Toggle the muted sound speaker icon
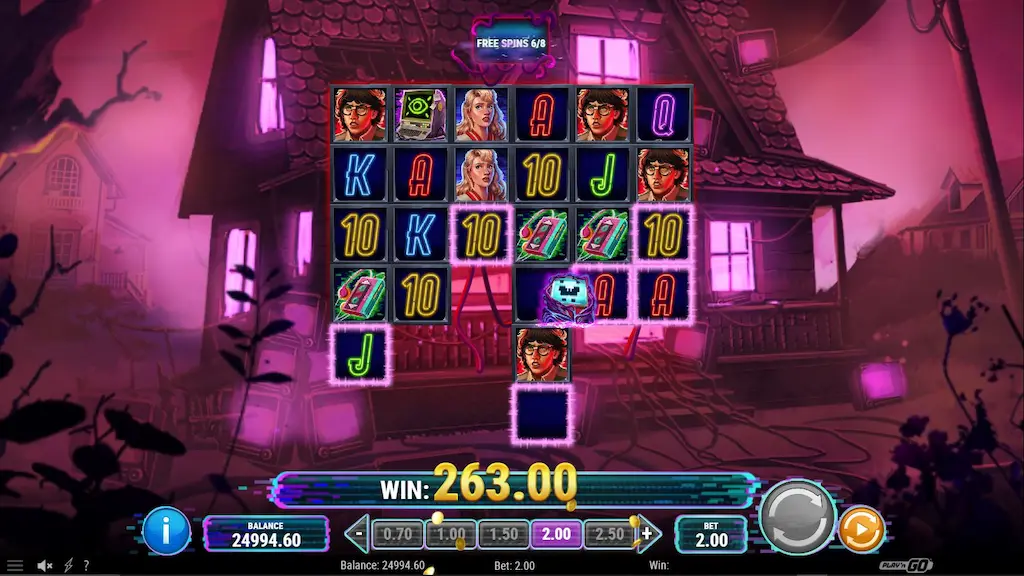Image resolution: width=1024 pixels, height=576 pixels. pyautogui.click(x=45, y=566)
